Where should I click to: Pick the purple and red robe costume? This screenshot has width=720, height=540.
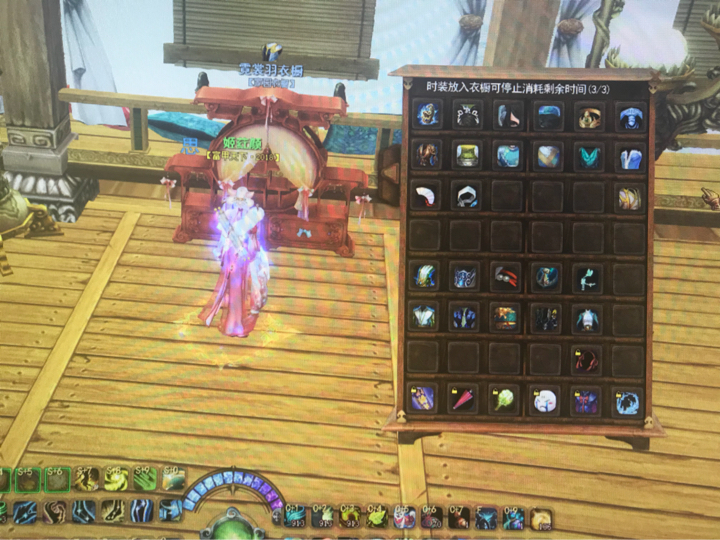point(586,400)
